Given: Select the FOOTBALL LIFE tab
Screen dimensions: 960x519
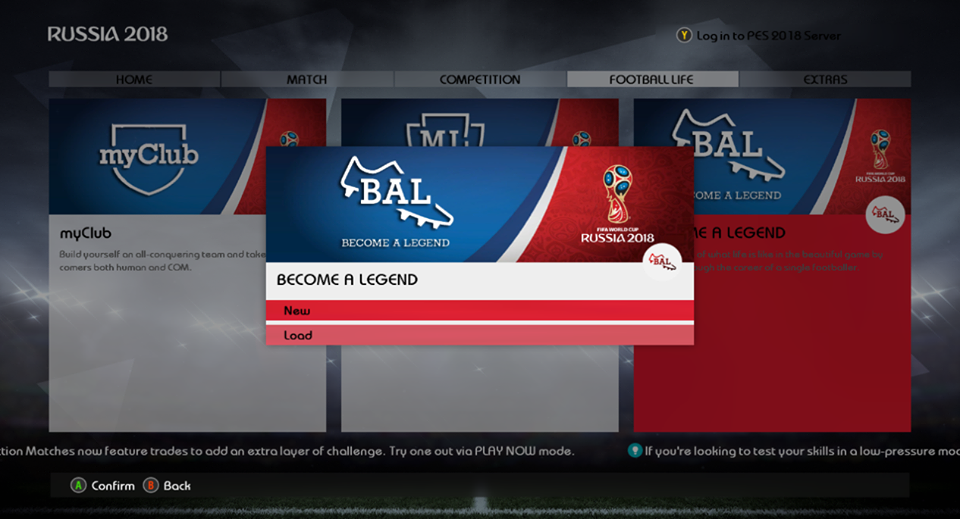Looking at the screenshot, I should tap(652, 79).
